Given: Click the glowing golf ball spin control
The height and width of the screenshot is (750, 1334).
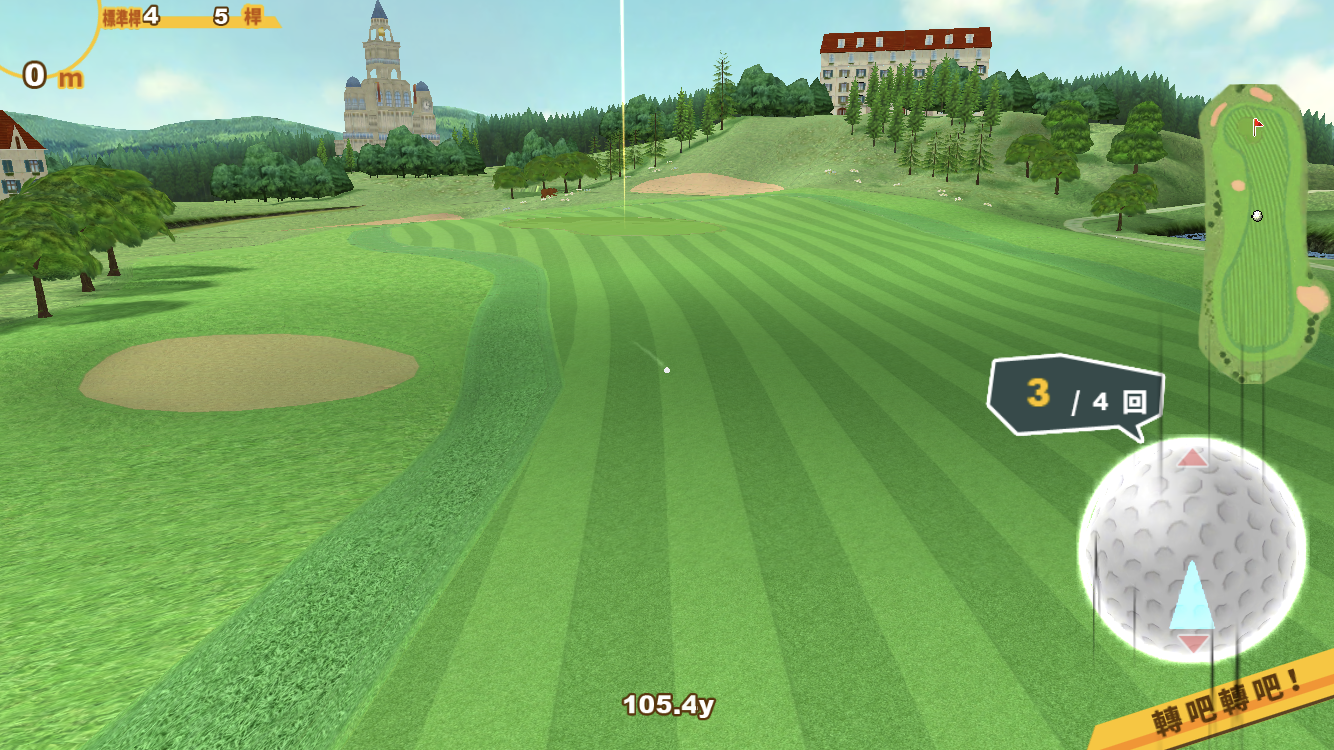Looking at the screenshot, I should coord(1192,549).
